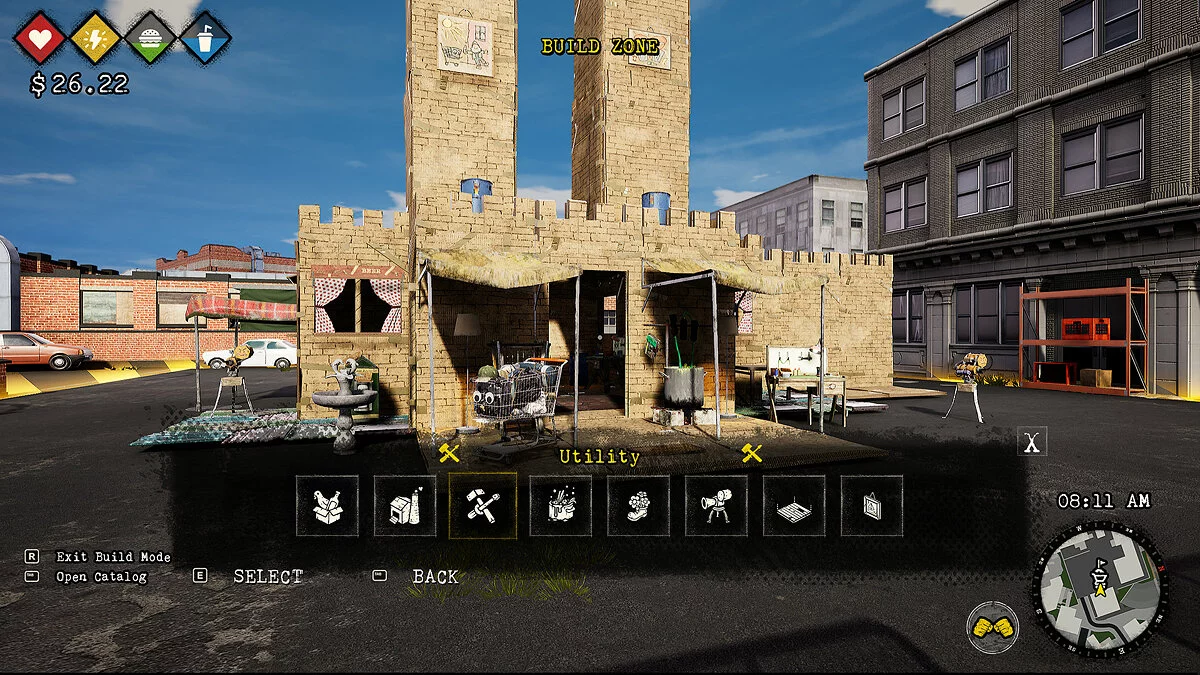Go BACK from the category bar

click(435, 577)
